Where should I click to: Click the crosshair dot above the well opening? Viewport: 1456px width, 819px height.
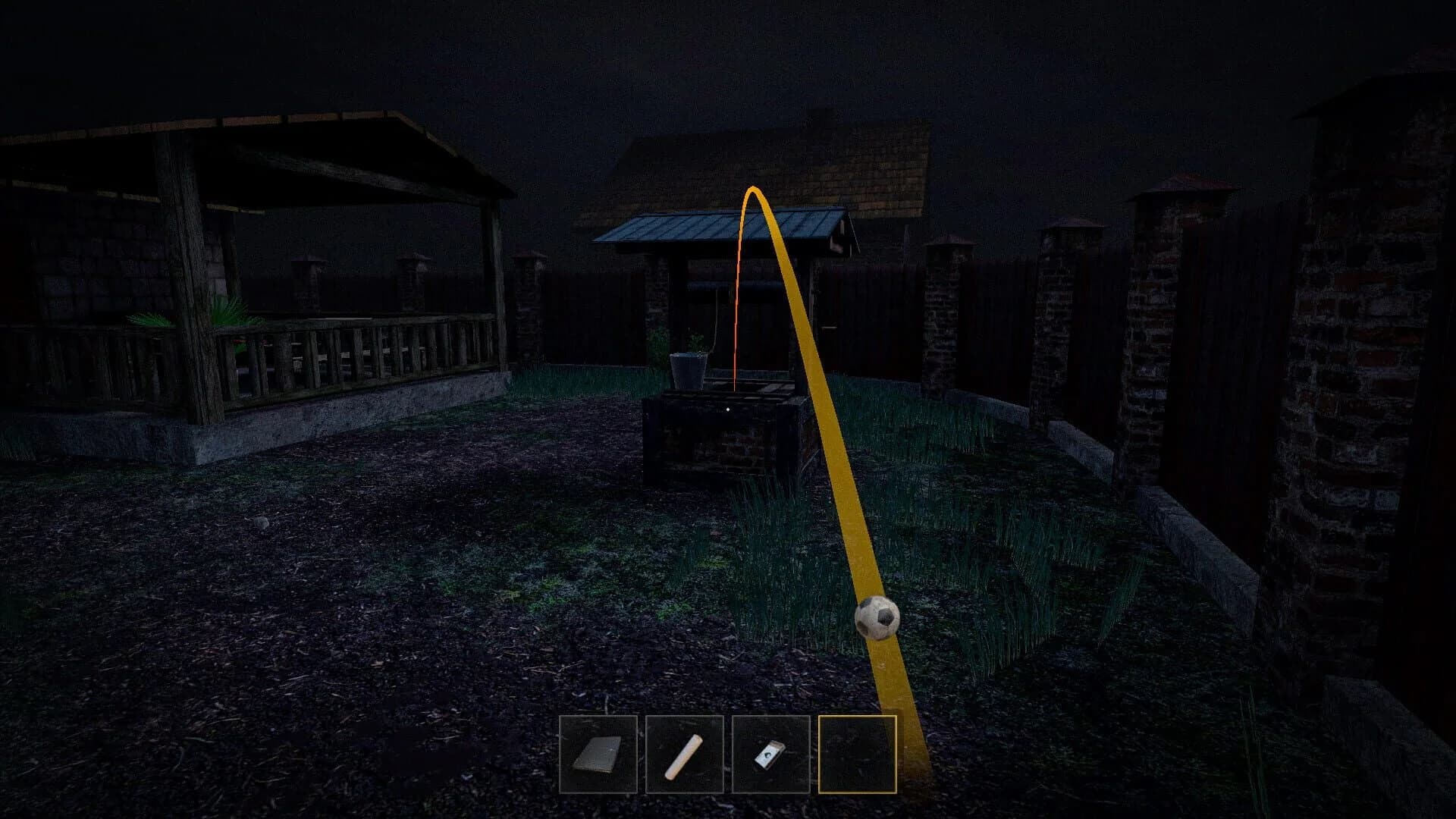[726, 407]
